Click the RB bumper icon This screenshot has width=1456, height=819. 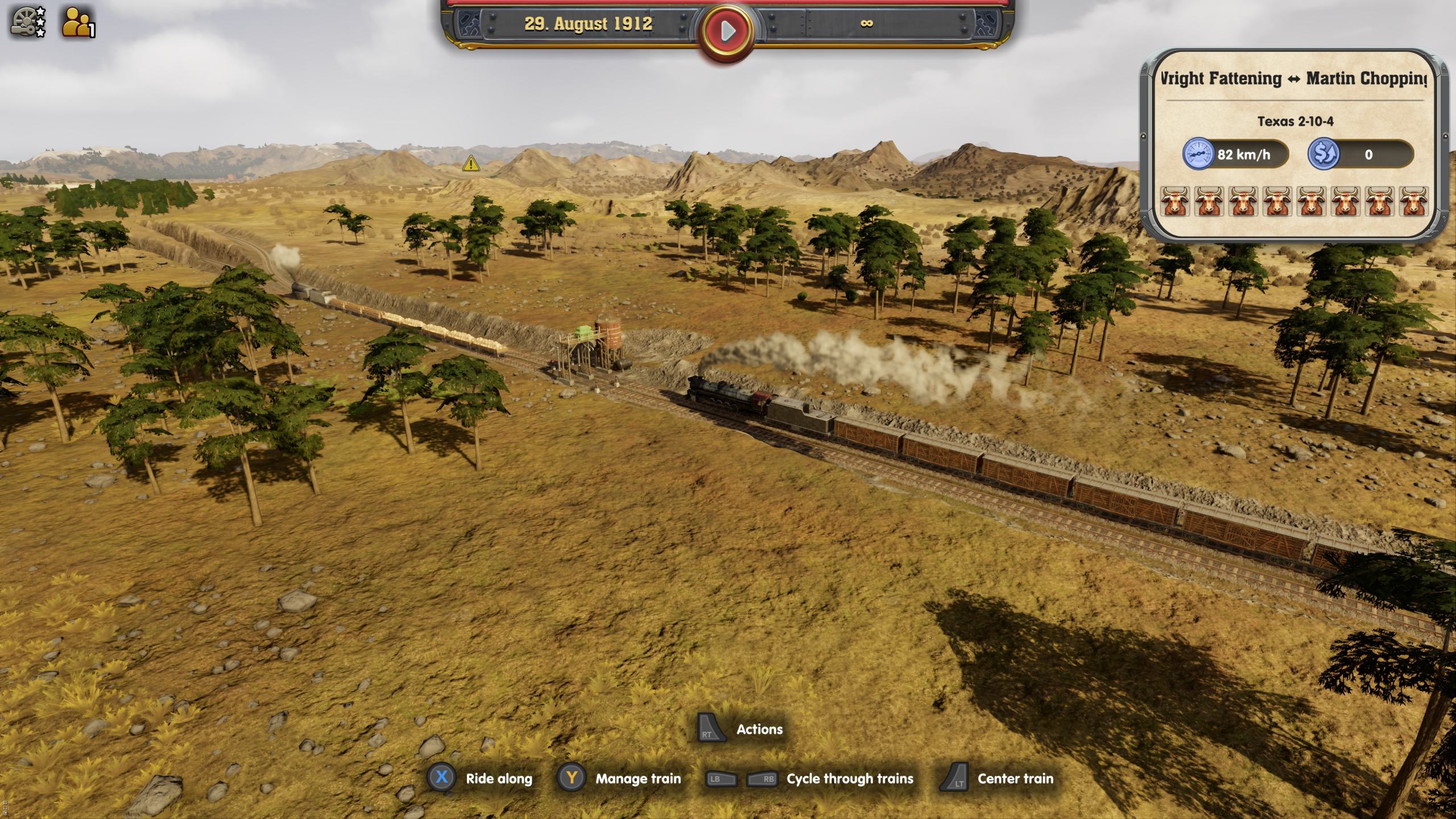763,779
